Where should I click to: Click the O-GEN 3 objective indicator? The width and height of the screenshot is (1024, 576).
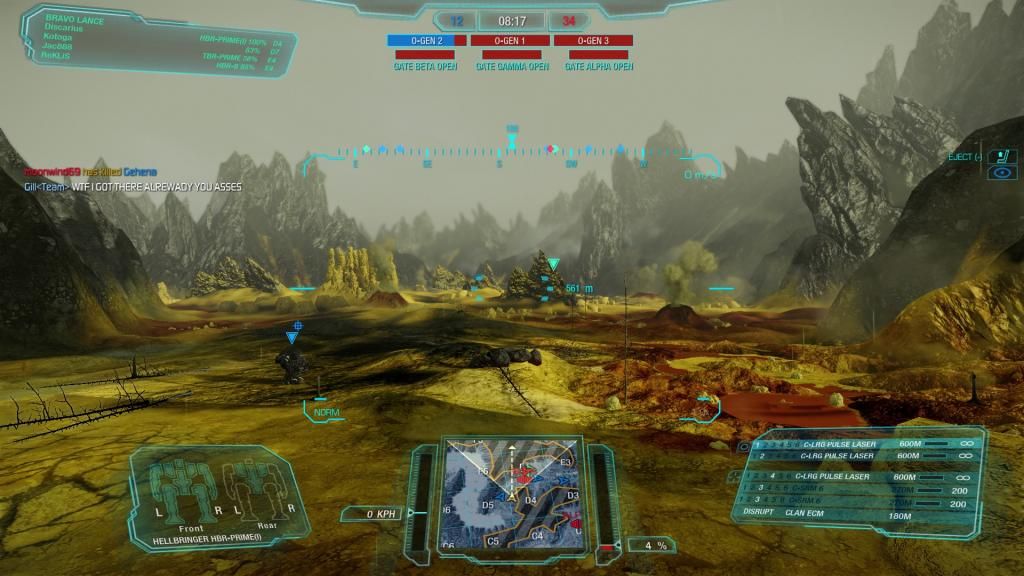point(593,41)
